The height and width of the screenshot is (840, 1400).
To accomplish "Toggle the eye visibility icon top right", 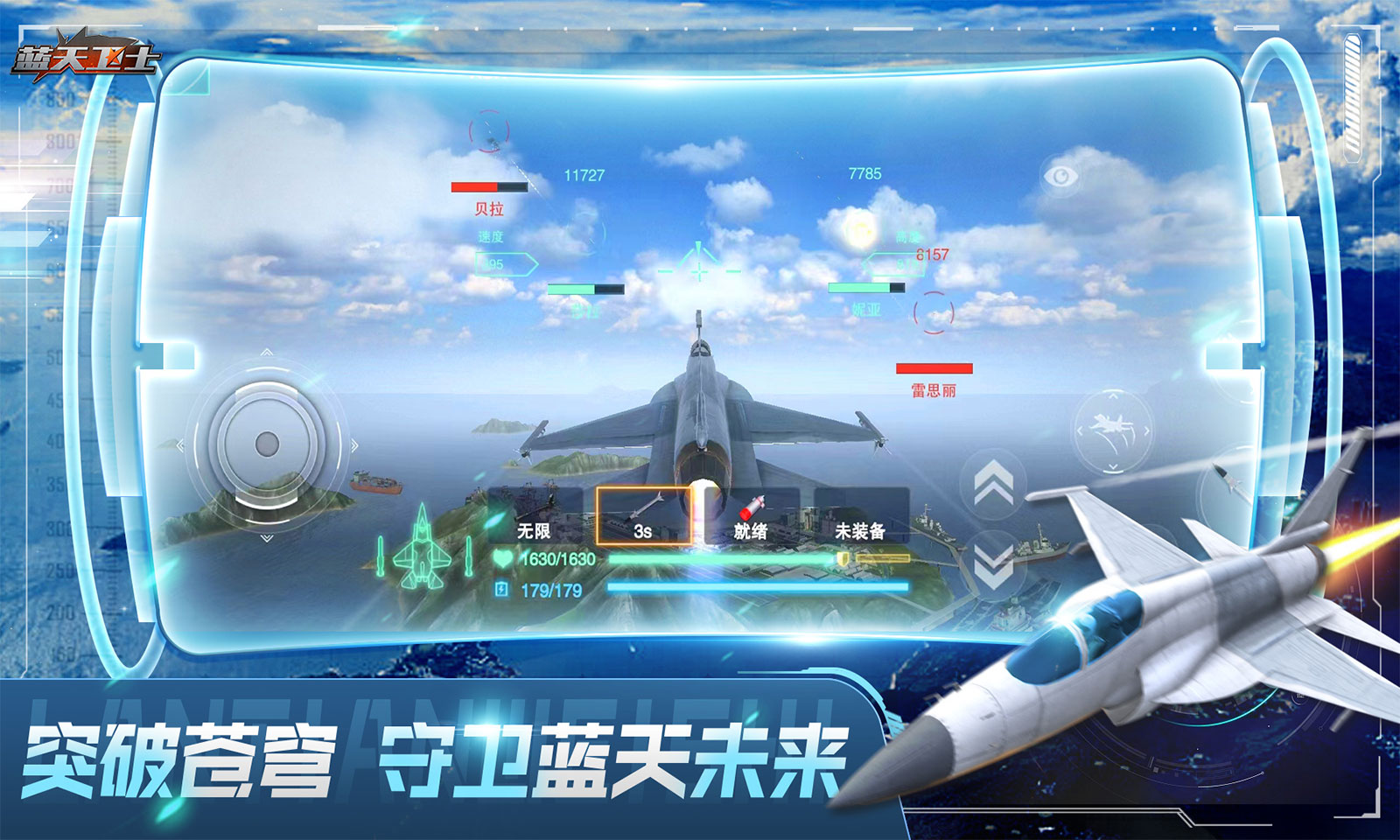I will (x=1061, y=175).
